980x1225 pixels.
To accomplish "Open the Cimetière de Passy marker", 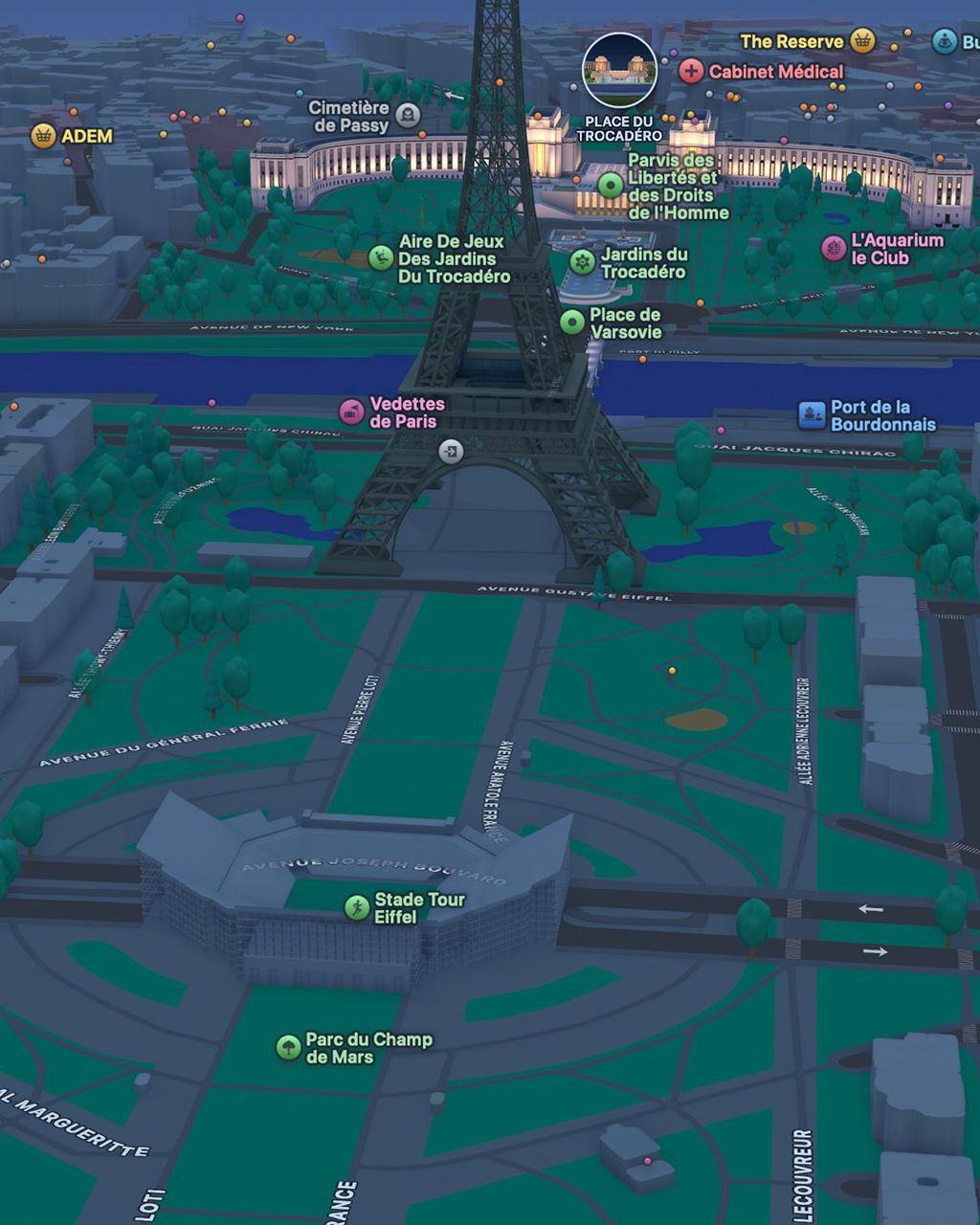I will click(x=408, y=116).
